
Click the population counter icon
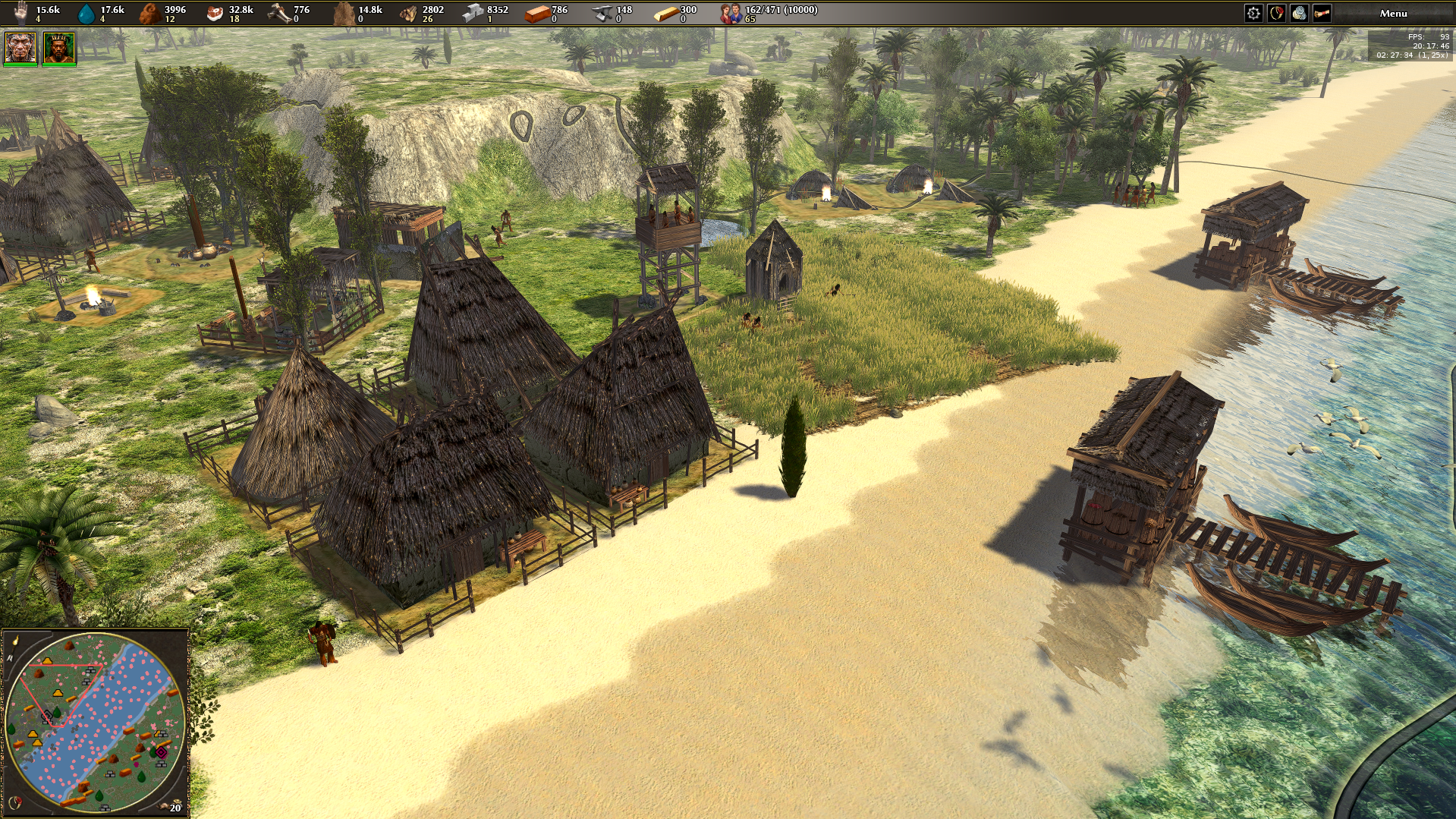click(x=731, y=13)
